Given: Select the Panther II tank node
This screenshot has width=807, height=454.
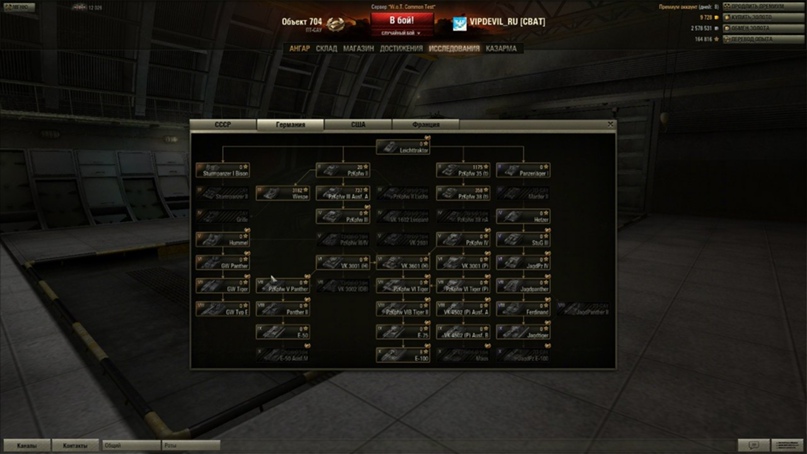Looking at the screenshot, I should pos(282,309).
